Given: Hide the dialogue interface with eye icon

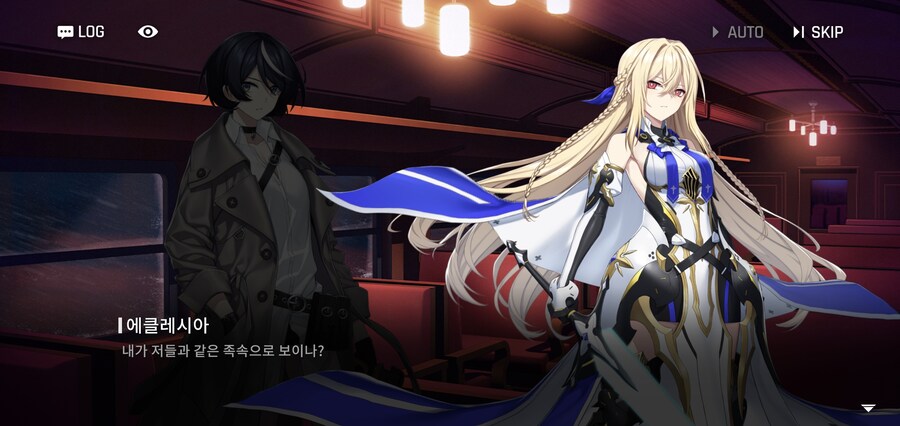Looking at the screenshot, I should [x=148, y=32].
